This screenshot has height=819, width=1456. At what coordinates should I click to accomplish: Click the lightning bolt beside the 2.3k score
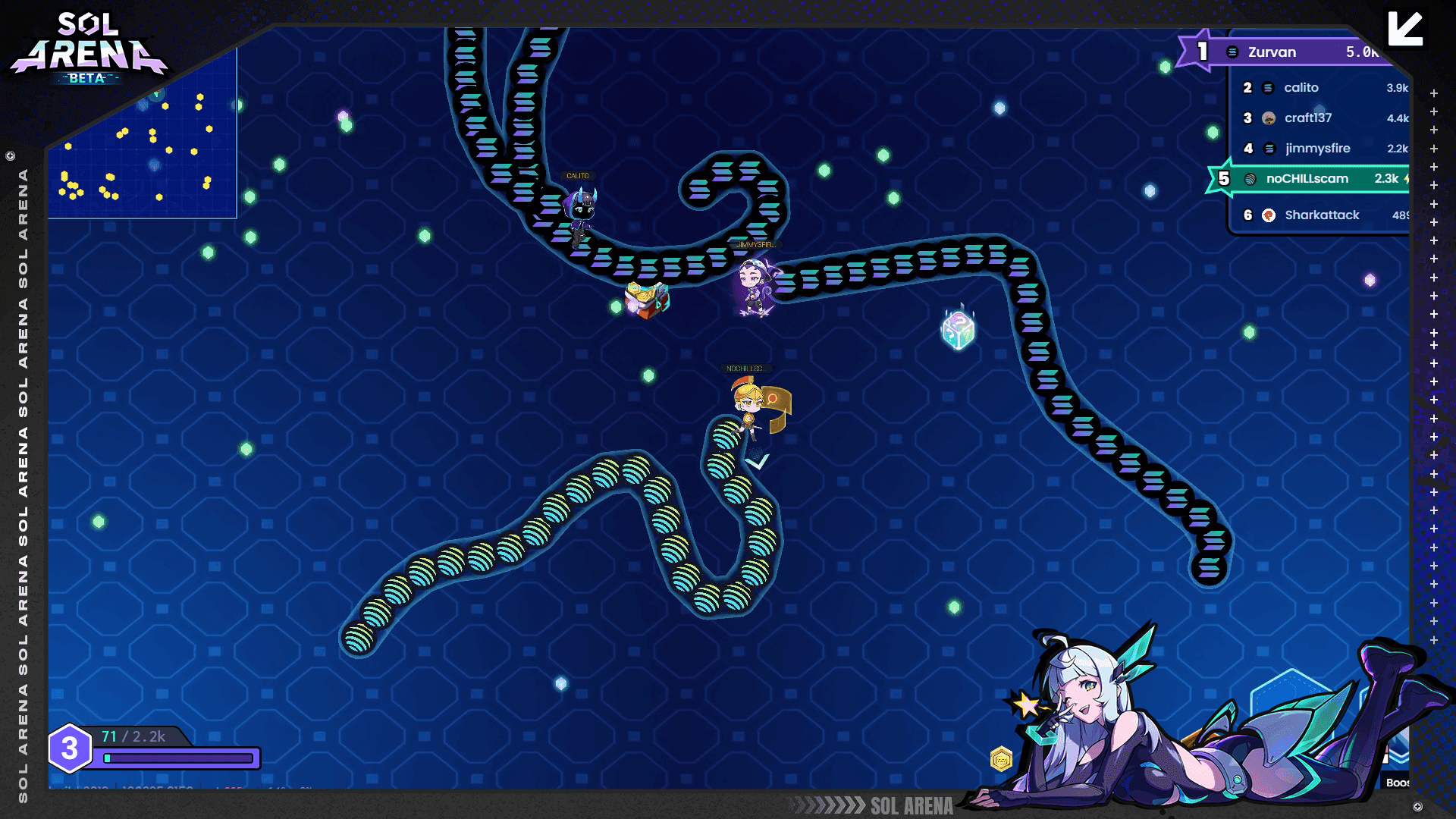(1407, 178)
